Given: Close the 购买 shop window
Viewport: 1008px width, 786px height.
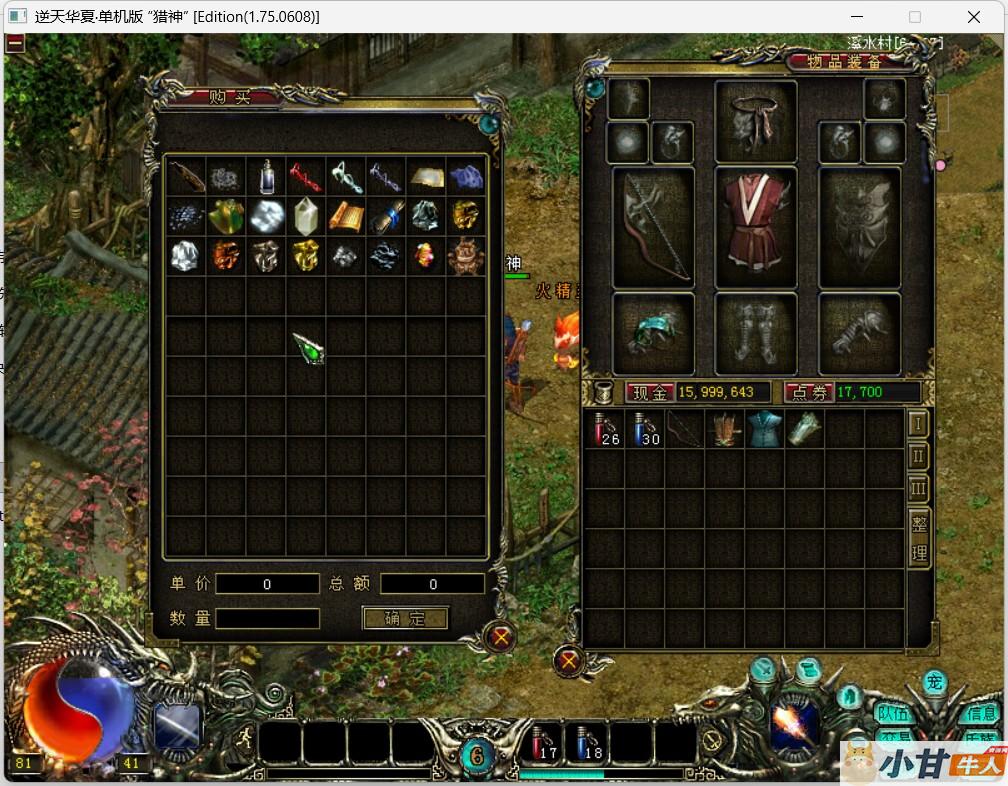Looking at the screenshot, I should point(501,636).
